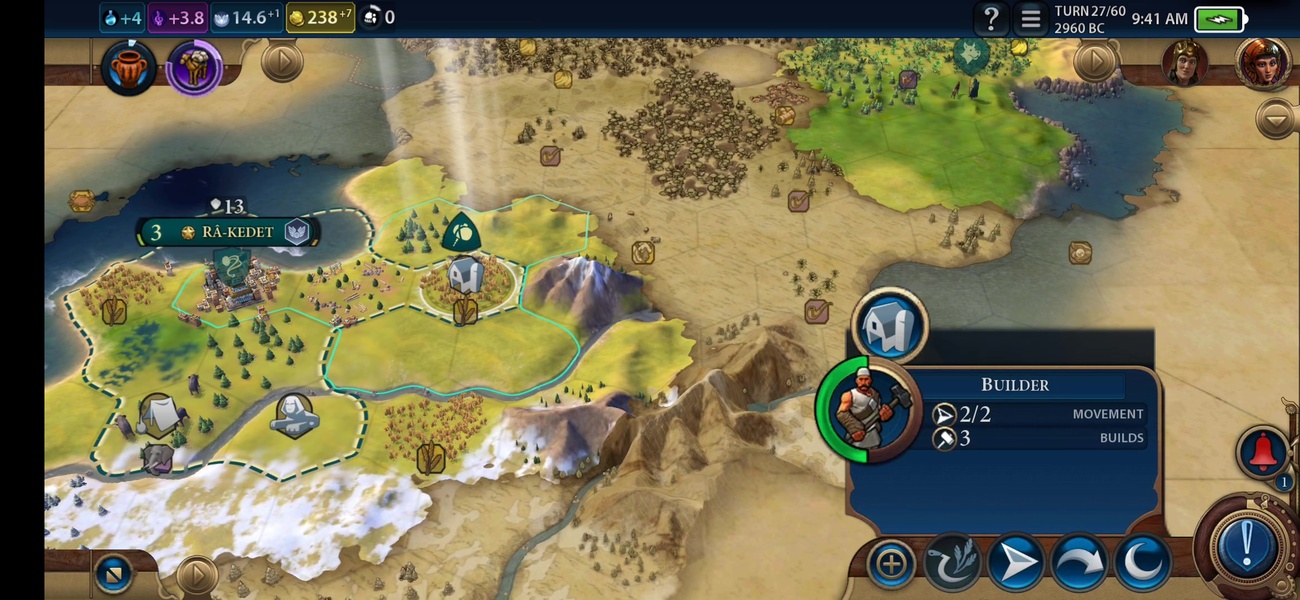Activate the Builder's move-to command
The width and height of the screenshot is (1300, 600).
1015,564
